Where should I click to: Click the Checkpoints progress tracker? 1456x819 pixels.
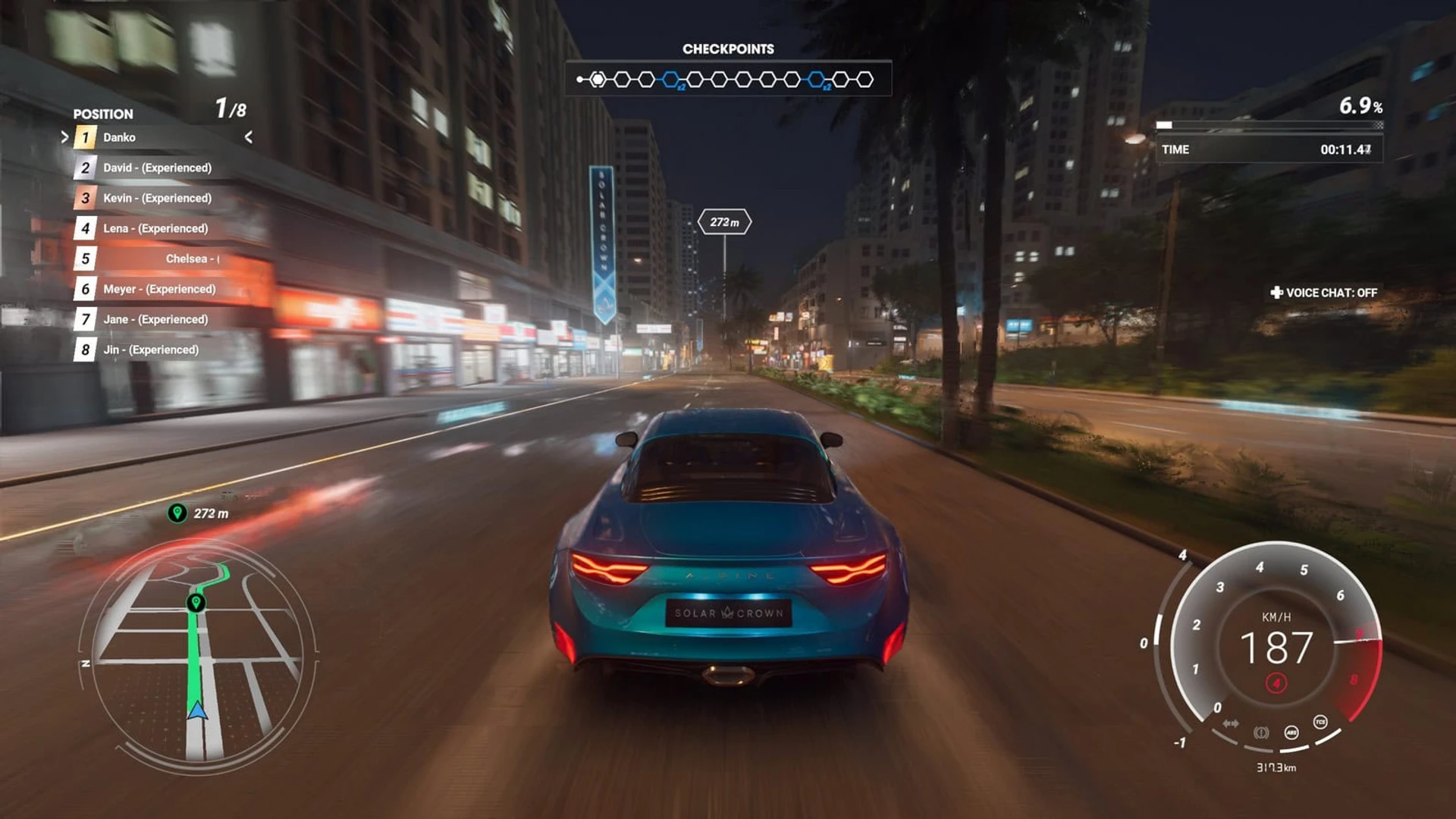pos(728,79)
